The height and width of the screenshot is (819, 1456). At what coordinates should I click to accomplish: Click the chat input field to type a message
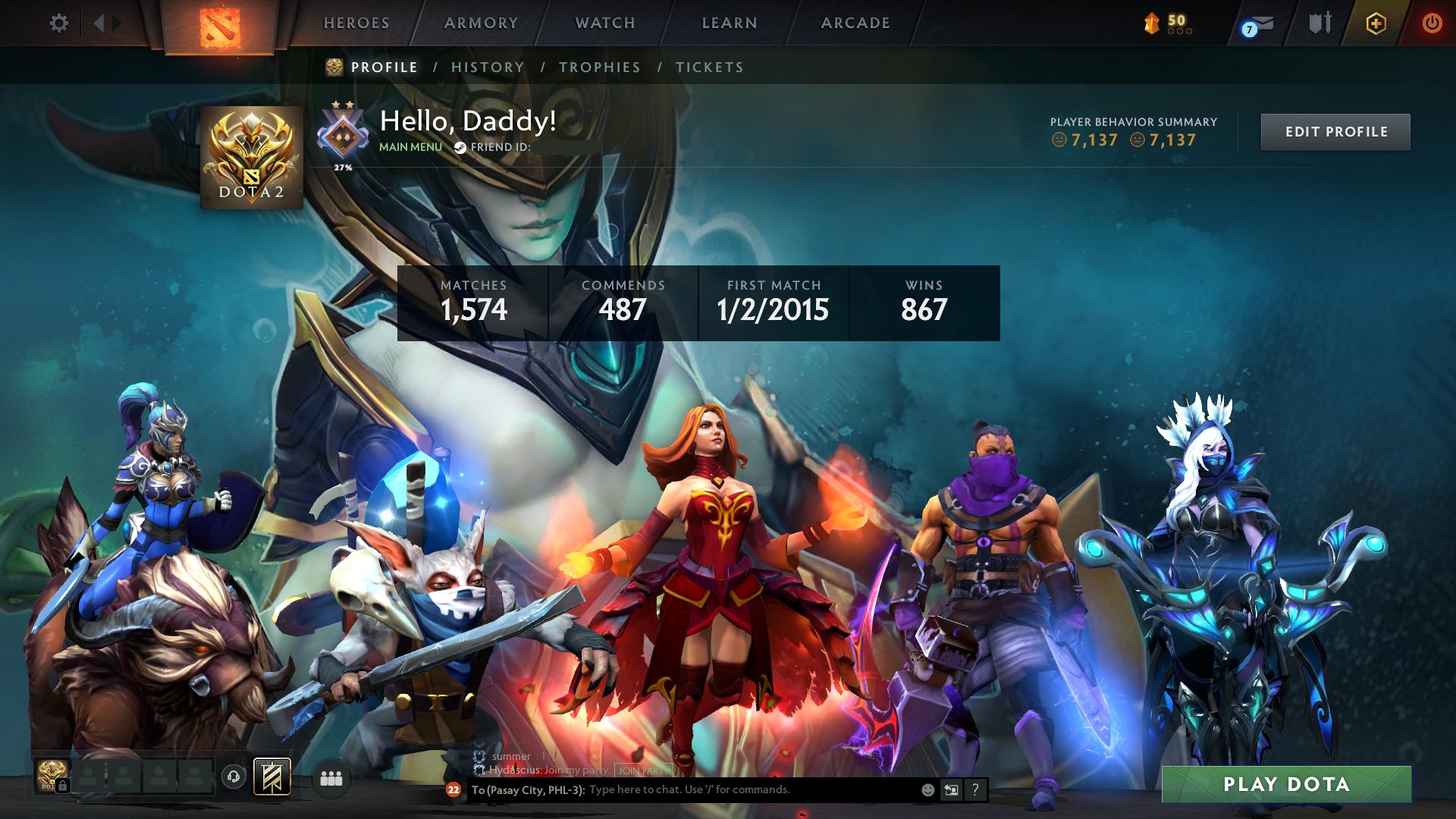682,790
